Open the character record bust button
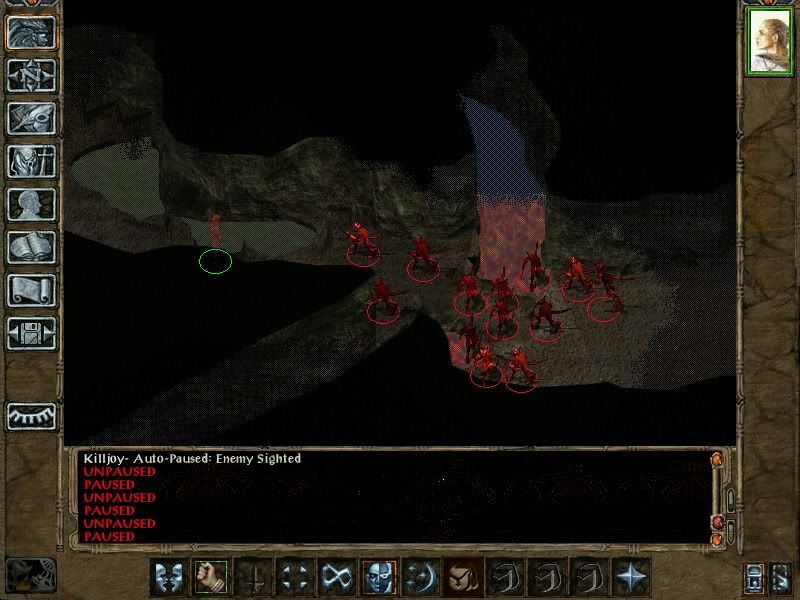 pos(31,204)
